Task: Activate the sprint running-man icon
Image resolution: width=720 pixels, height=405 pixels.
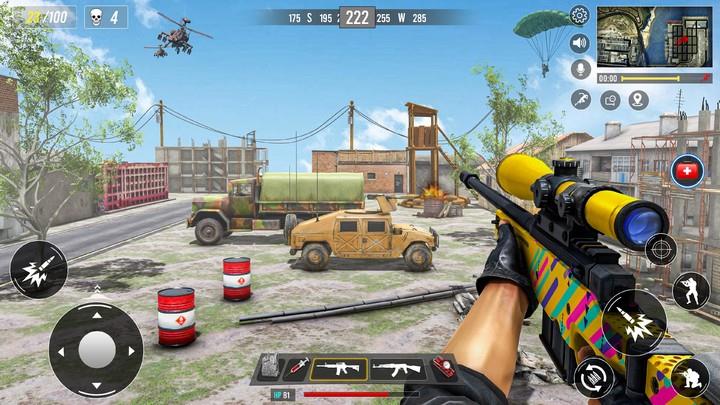Action: click(581, 99)
